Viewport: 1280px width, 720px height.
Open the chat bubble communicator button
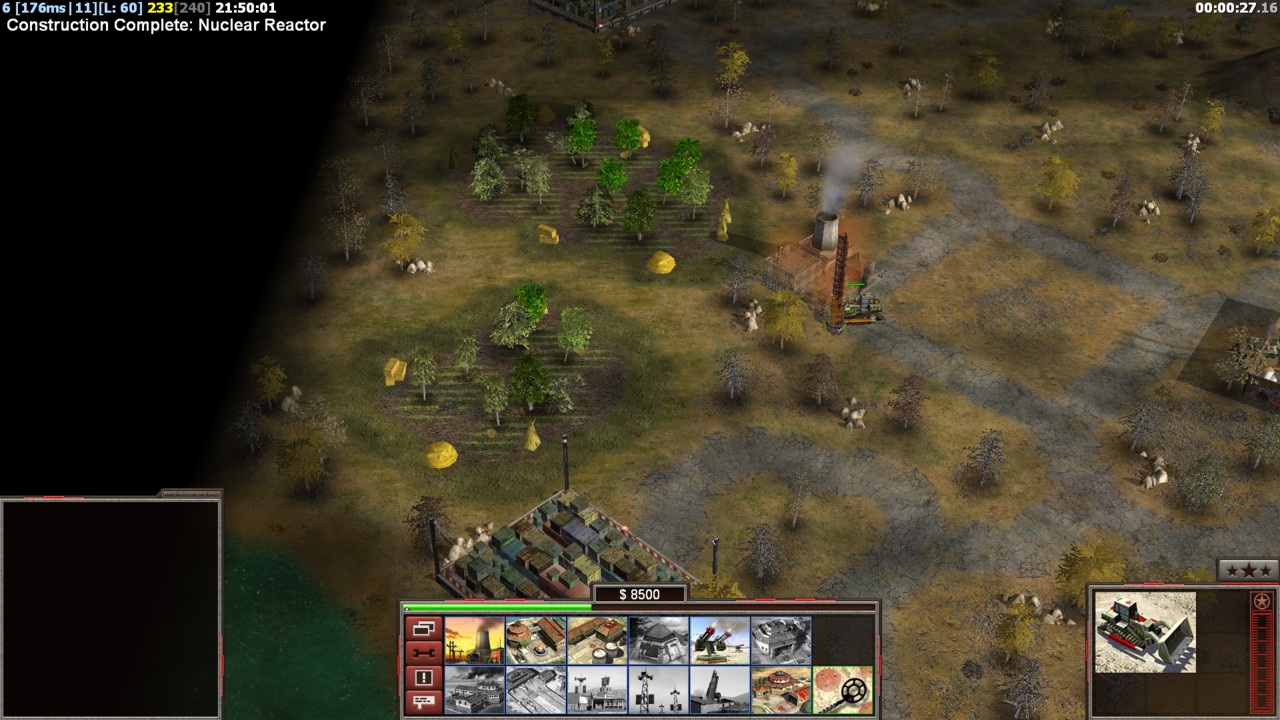pyautogui.click(x=423, y=702)
